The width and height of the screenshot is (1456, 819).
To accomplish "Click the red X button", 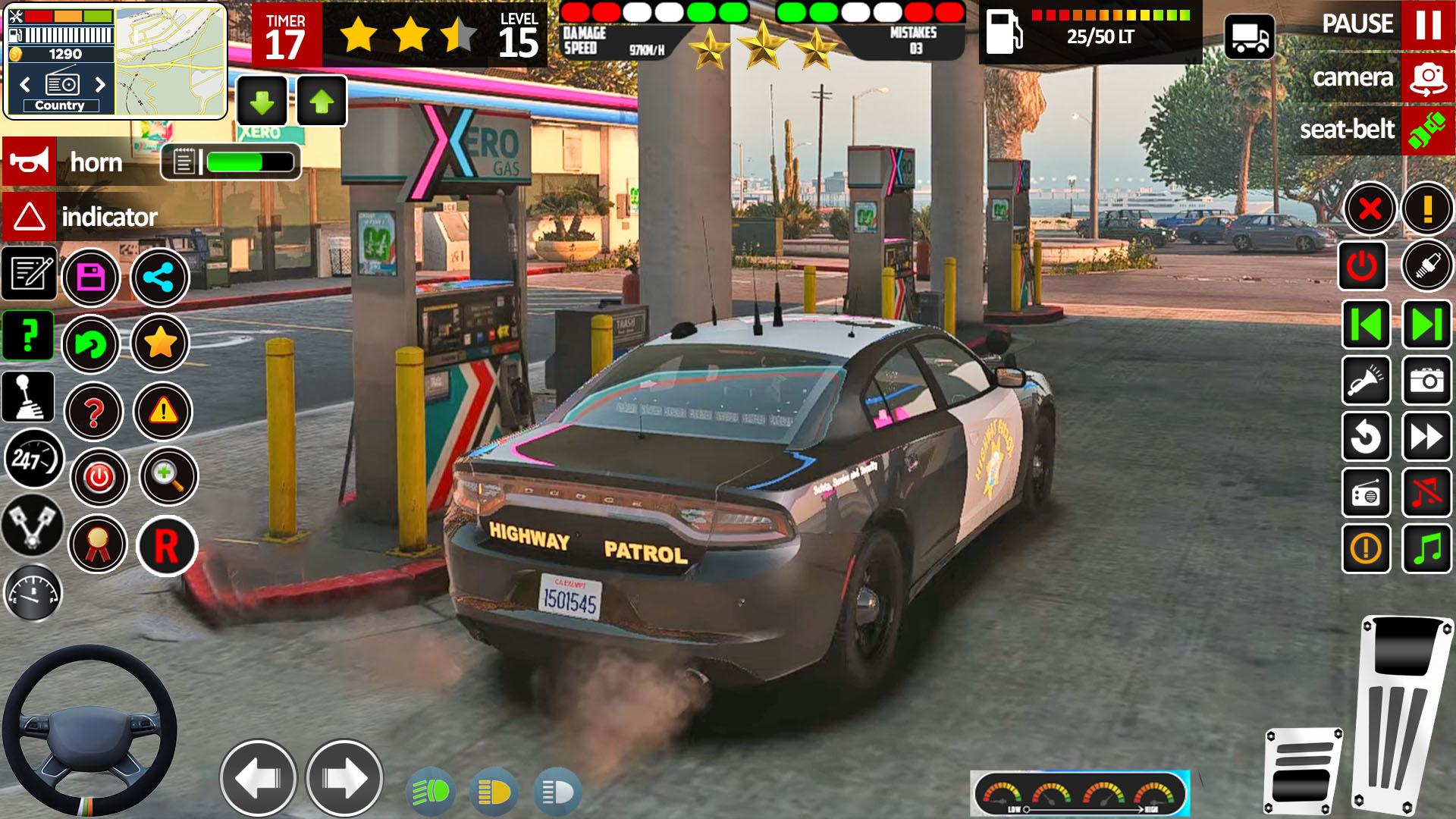I will pyautogui.click(x=1370, y=209).
